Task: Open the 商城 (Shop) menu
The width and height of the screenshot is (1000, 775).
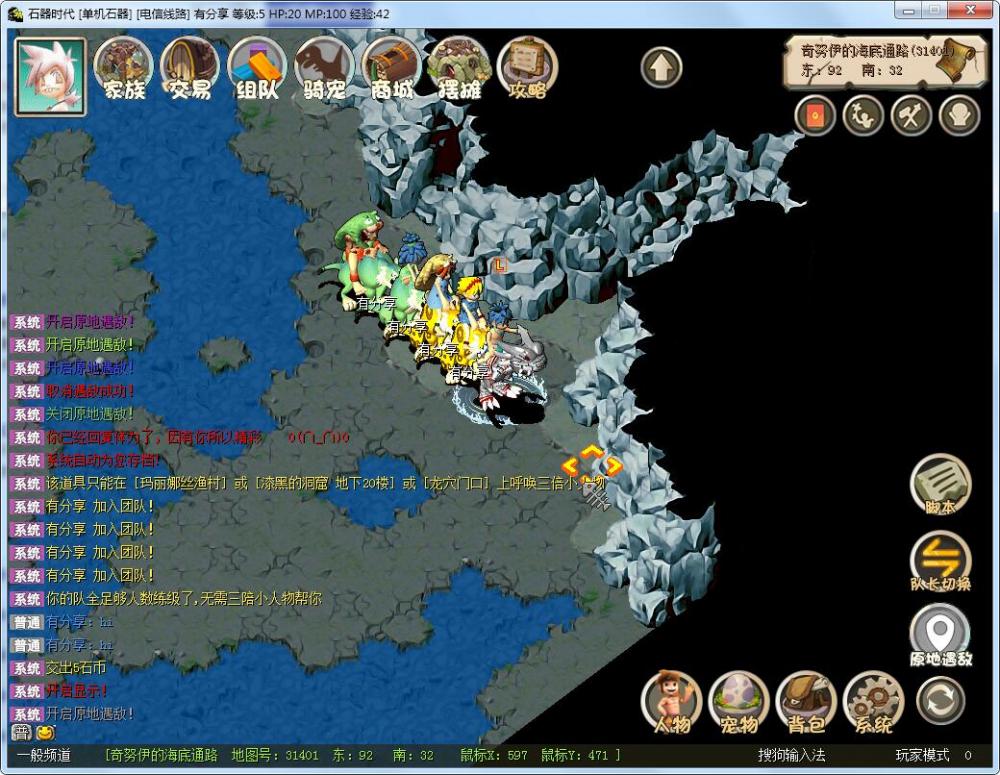Action: coord(391,68)
